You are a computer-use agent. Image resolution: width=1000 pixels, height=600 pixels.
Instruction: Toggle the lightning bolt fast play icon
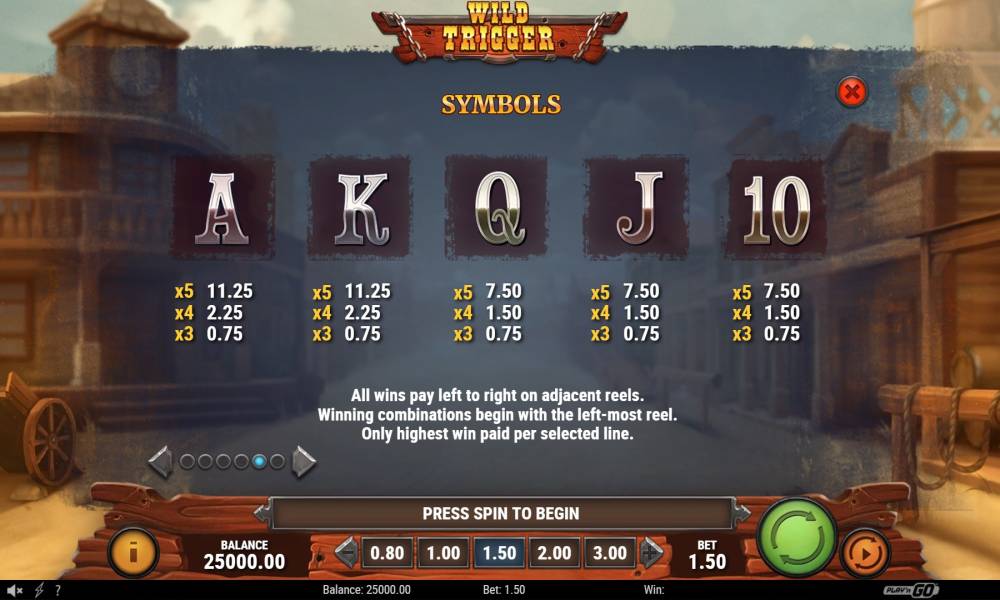[x=39, y=590]
